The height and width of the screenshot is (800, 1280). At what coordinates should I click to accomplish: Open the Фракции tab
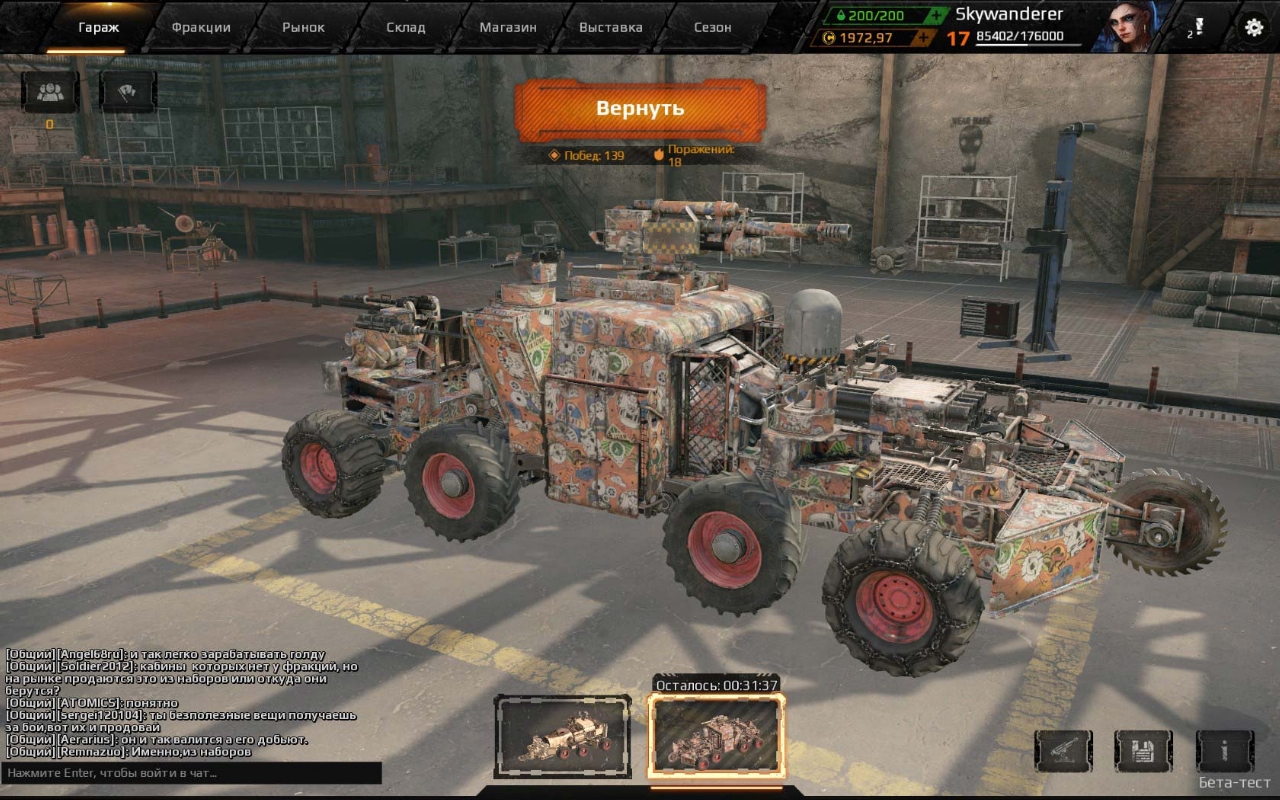[200, 27]
